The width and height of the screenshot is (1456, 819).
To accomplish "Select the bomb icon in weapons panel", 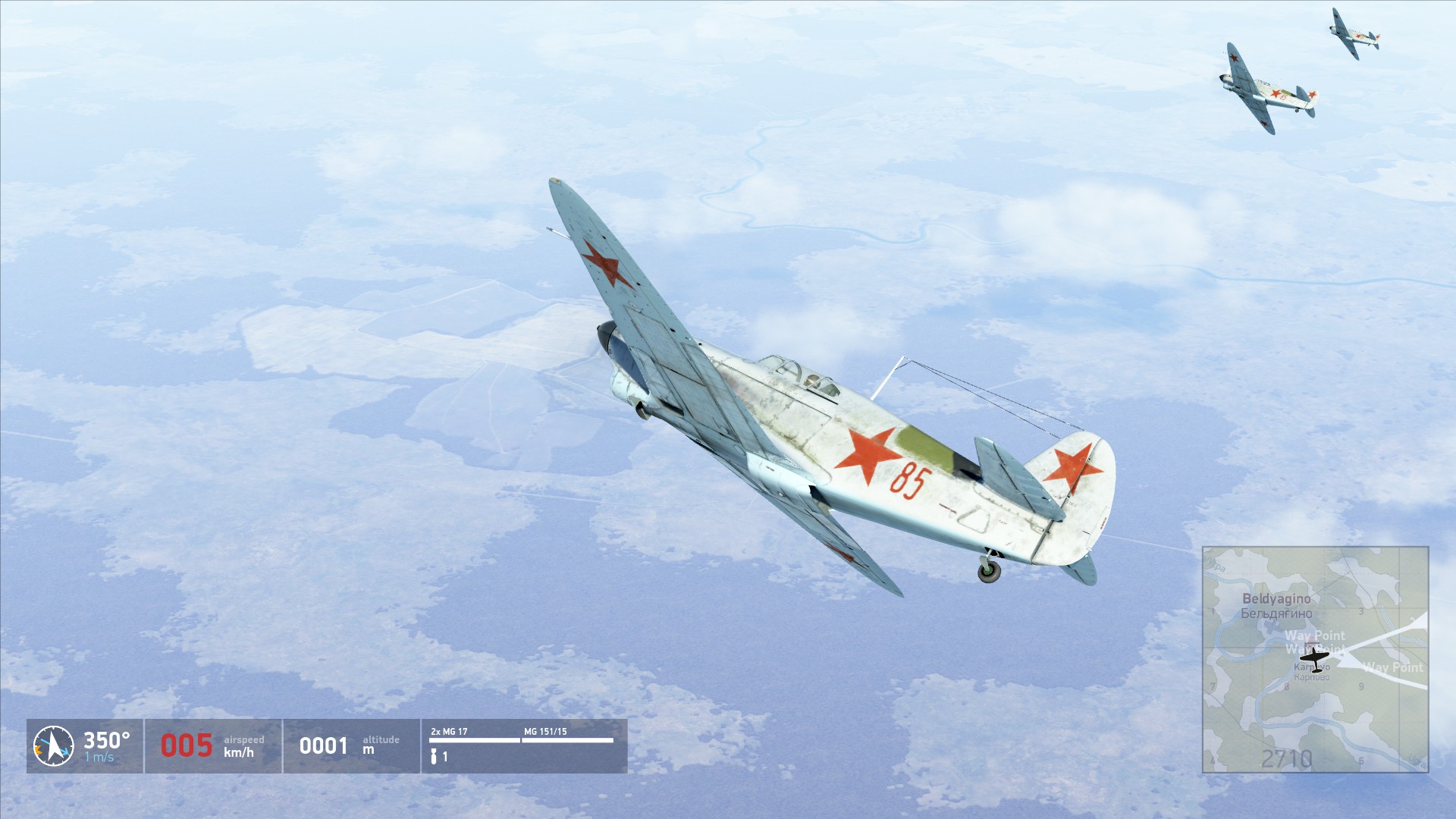I will click(x=435, y=756).
